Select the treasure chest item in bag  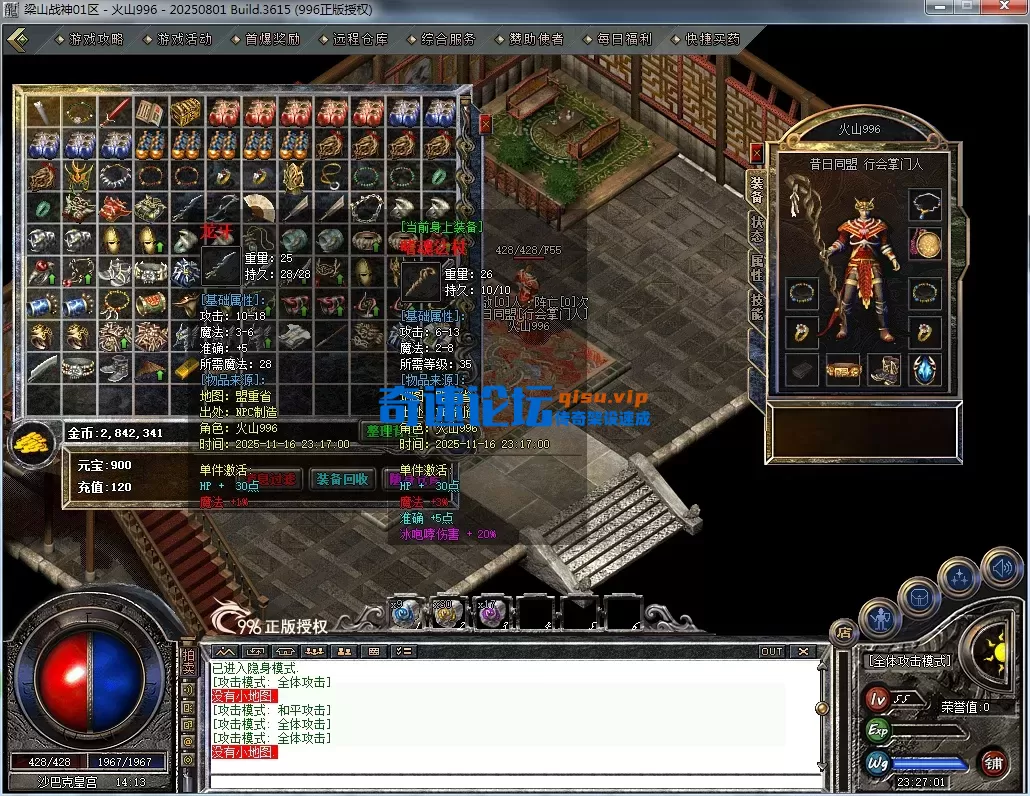186,112
